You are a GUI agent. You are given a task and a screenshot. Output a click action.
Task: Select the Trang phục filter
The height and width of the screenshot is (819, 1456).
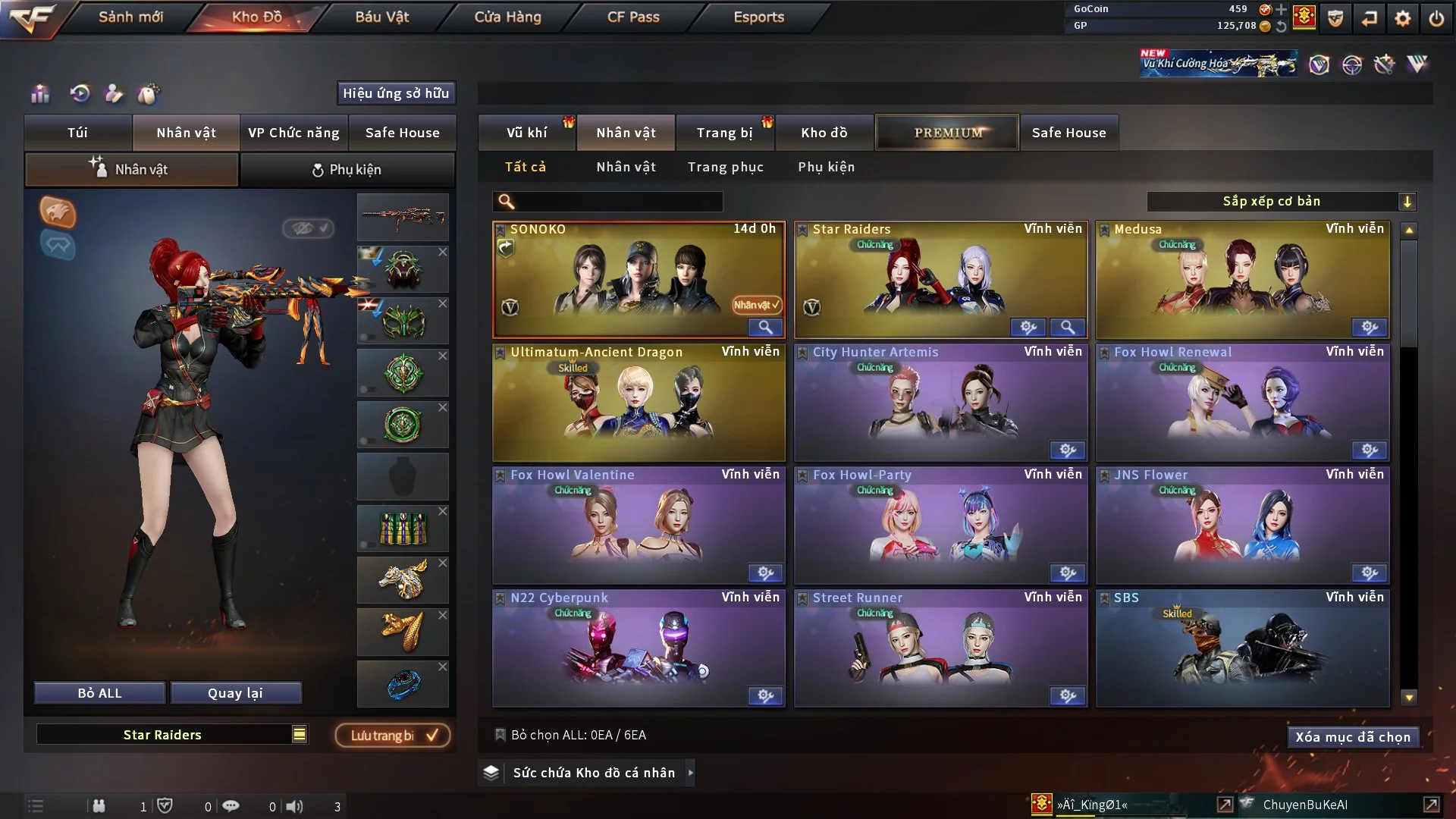click(725, 167)
